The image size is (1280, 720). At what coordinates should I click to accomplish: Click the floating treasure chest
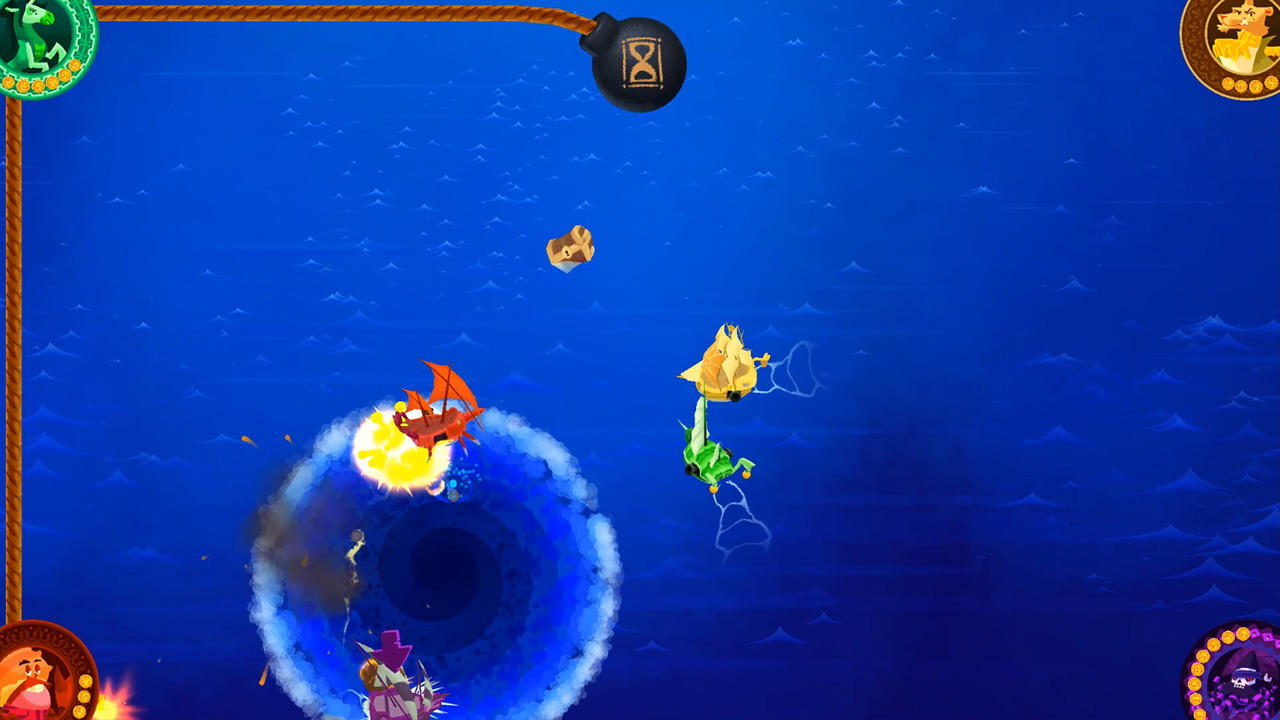[571, 248]
